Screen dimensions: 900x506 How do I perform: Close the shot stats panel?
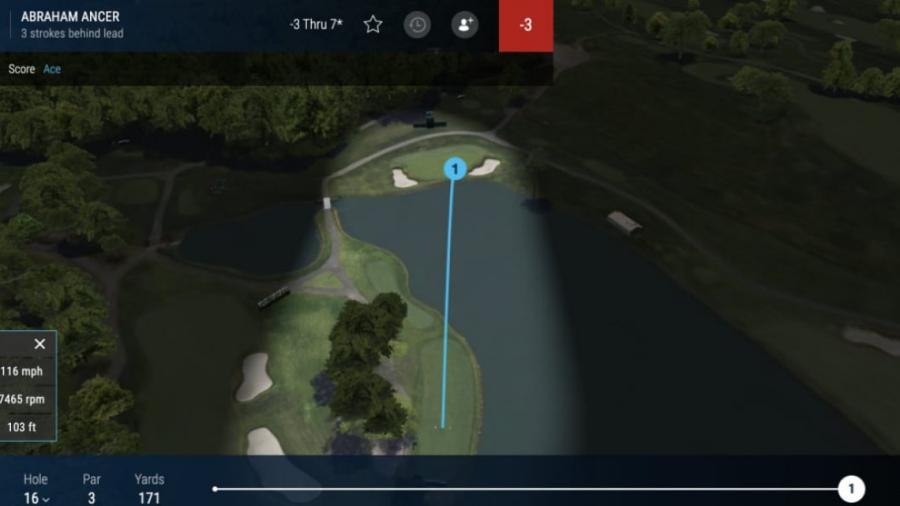tap(40, 344)
